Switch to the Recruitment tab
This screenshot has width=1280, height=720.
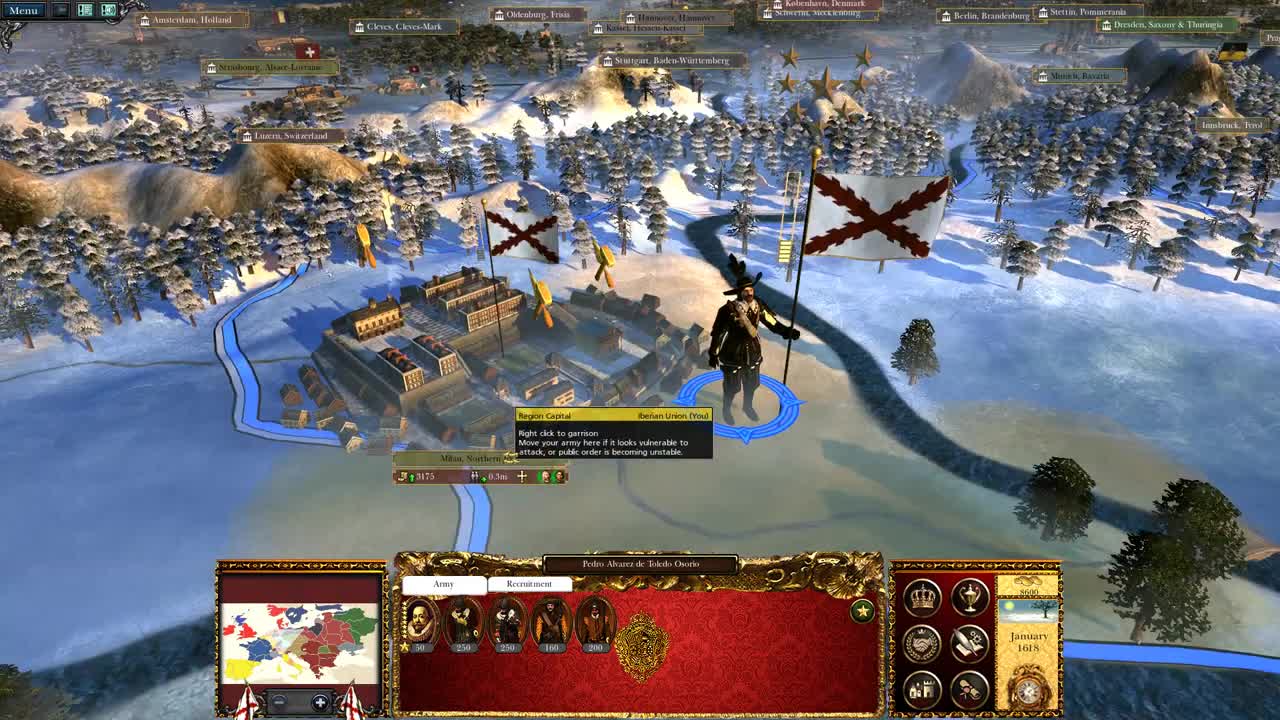tap(528, 583)
